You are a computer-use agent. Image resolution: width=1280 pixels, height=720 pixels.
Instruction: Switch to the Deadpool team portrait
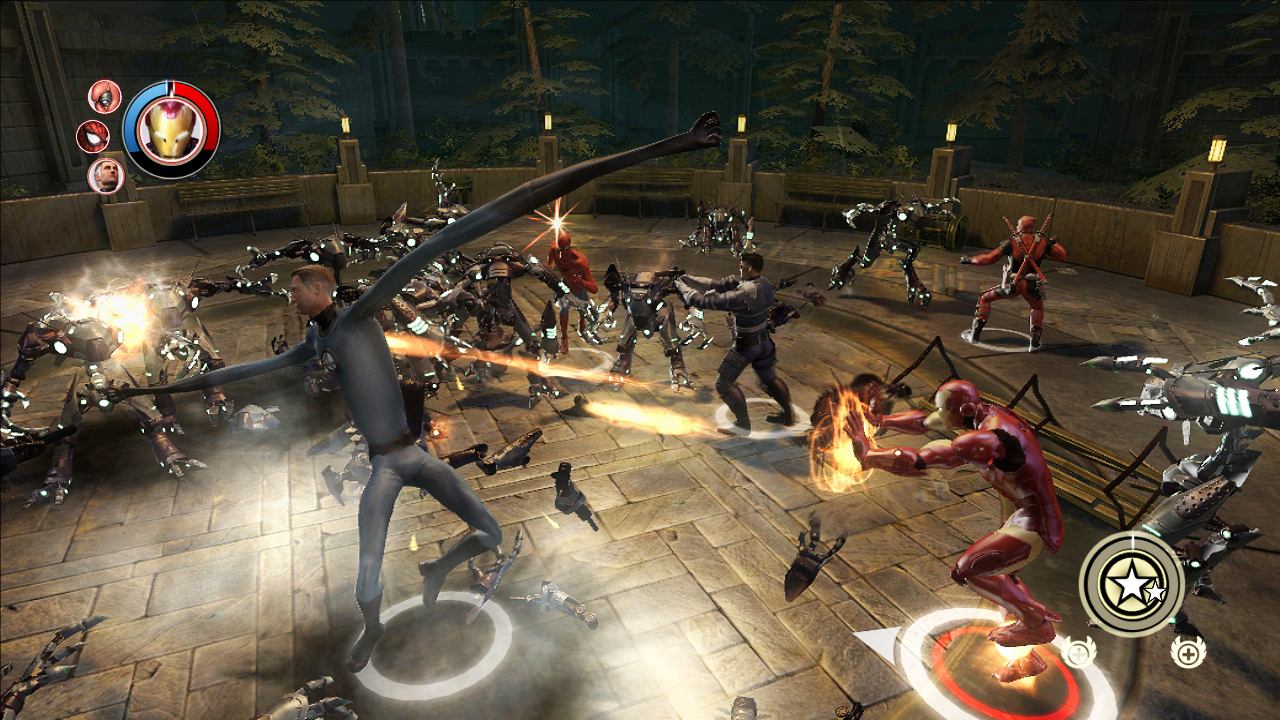[x=104, y=97]
